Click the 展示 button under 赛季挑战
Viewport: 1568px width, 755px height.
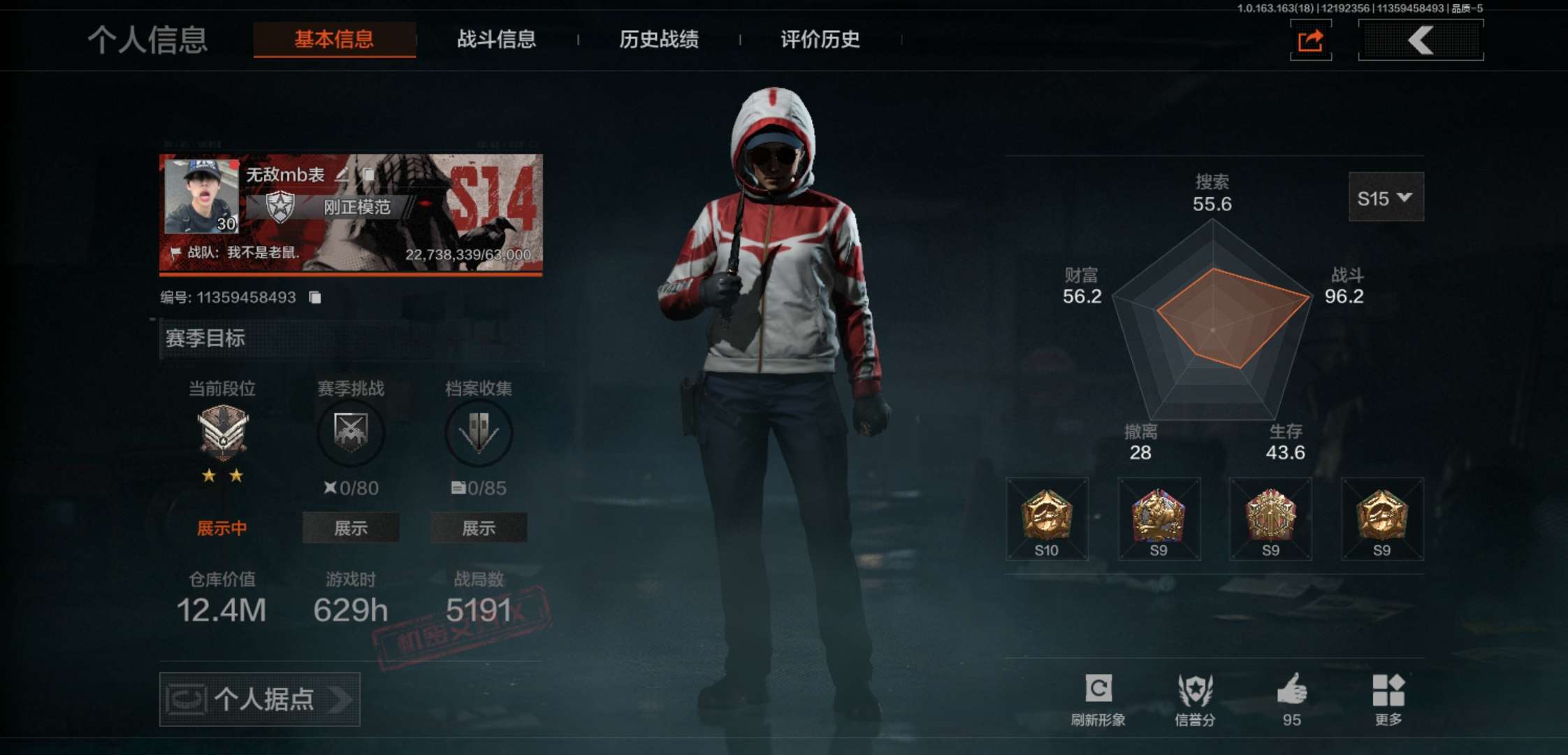[x=350, y=528]
